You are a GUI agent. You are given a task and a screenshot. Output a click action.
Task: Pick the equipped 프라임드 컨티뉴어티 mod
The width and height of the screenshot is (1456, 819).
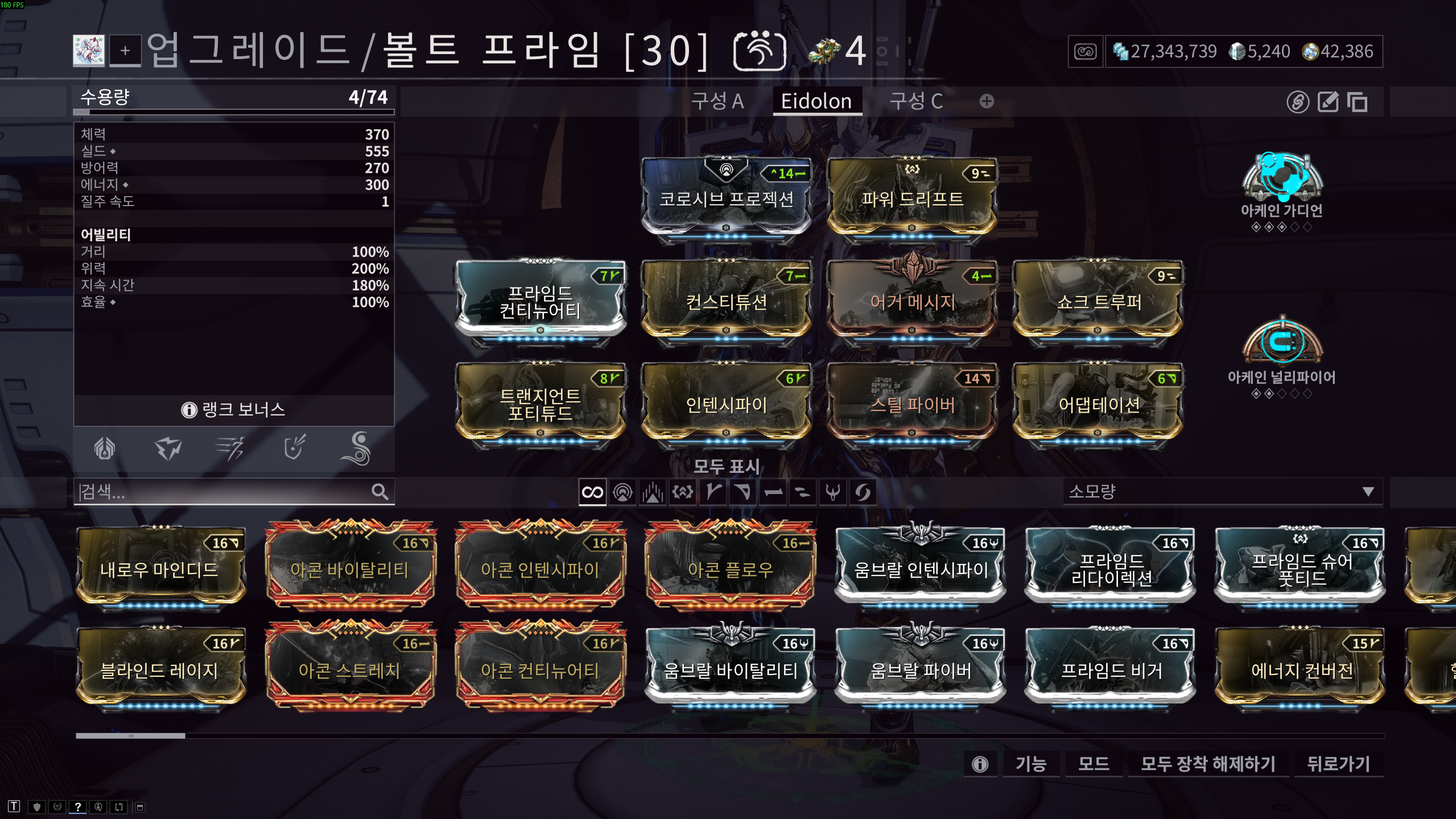540,302
